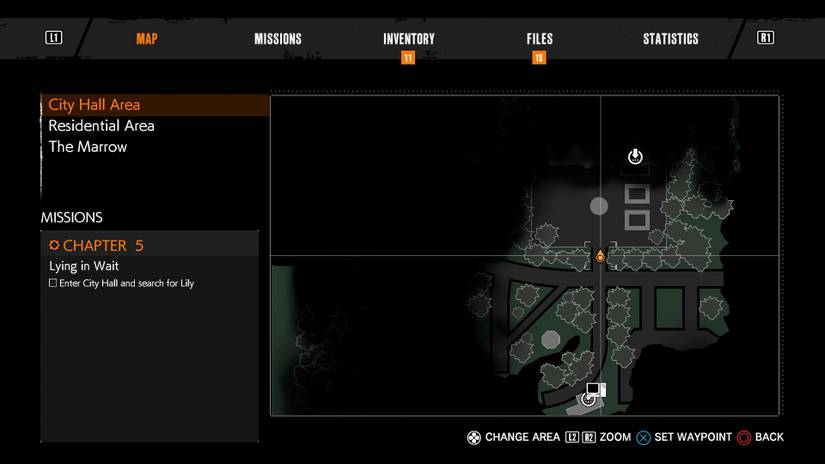The width and height of the screenshot is (825, 464).
Task: Click the safe house marker at the map's bottom
Action: (592, 395)
